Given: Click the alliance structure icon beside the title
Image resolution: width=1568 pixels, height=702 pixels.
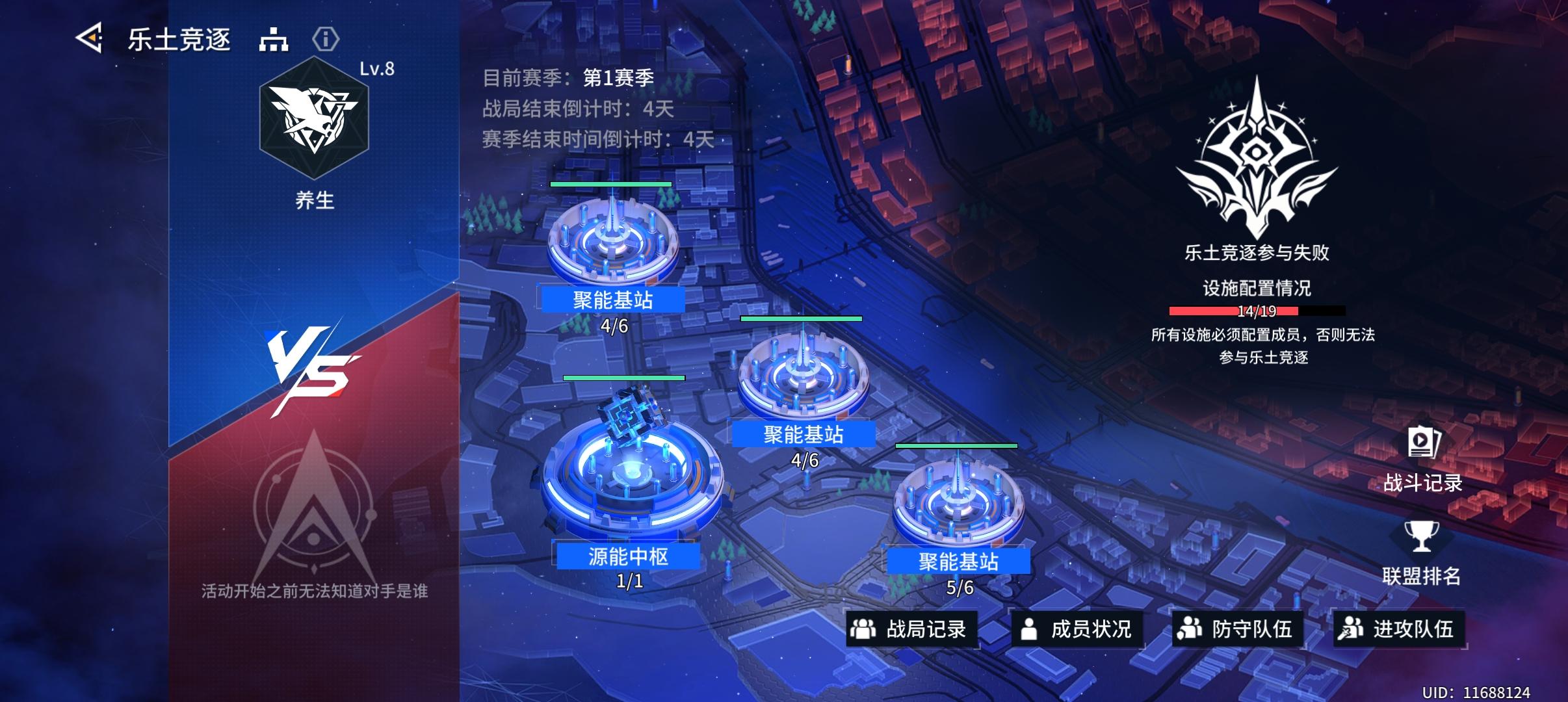Looking at the screenshot, I should point(274,40).
